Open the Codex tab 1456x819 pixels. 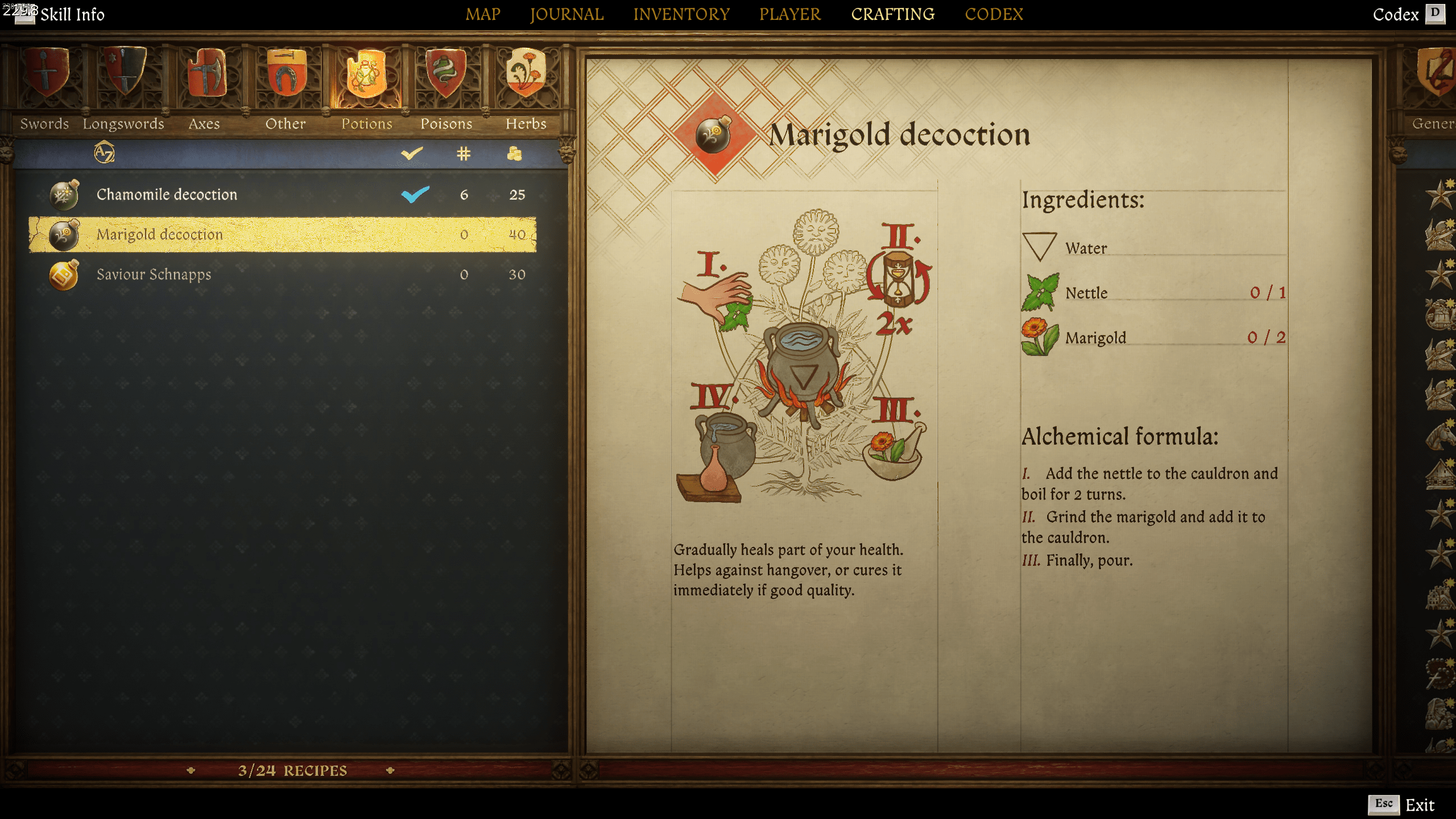tap(994, 14)
